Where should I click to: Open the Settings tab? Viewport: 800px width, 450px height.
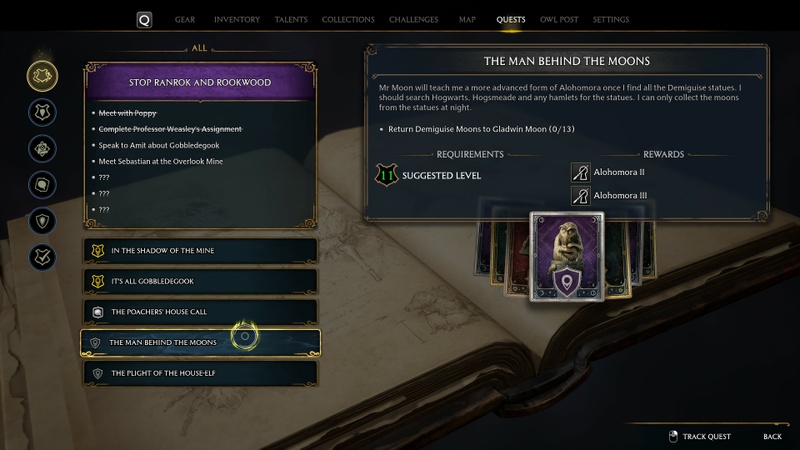[611, 20]
